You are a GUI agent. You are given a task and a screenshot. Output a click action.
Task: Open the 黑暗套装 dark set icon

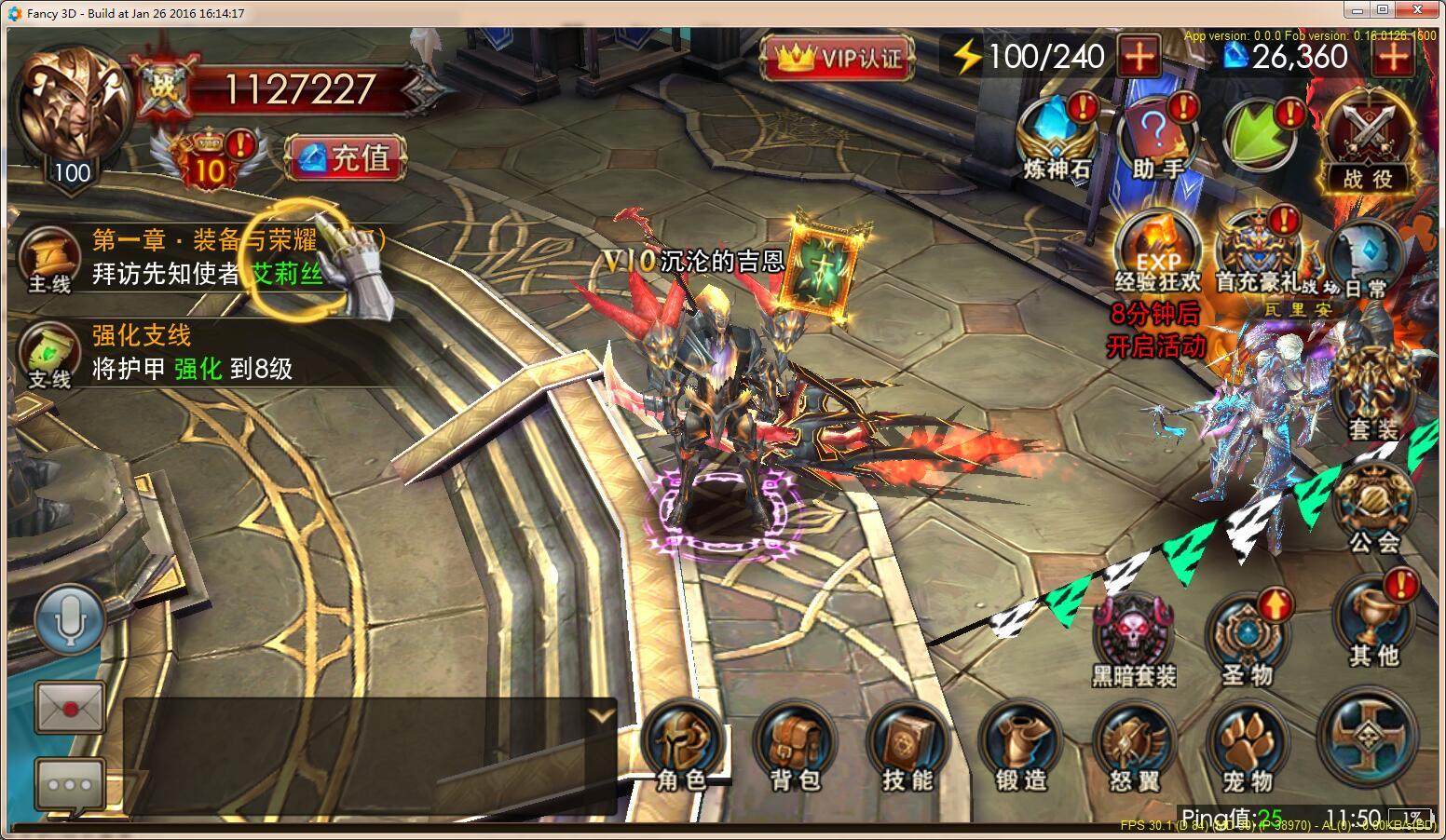pos(1133,641)
